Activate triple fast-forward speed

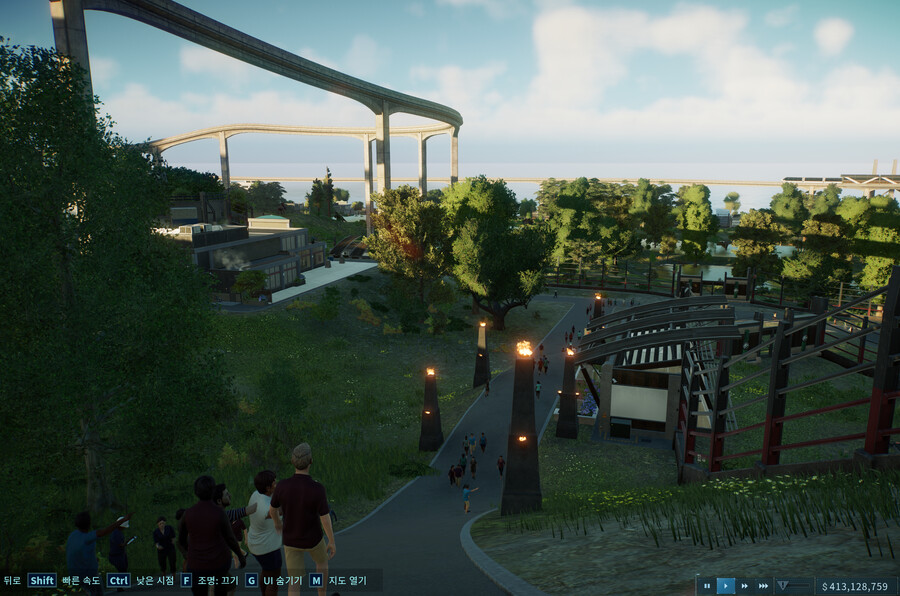click(x=764, y=586)
